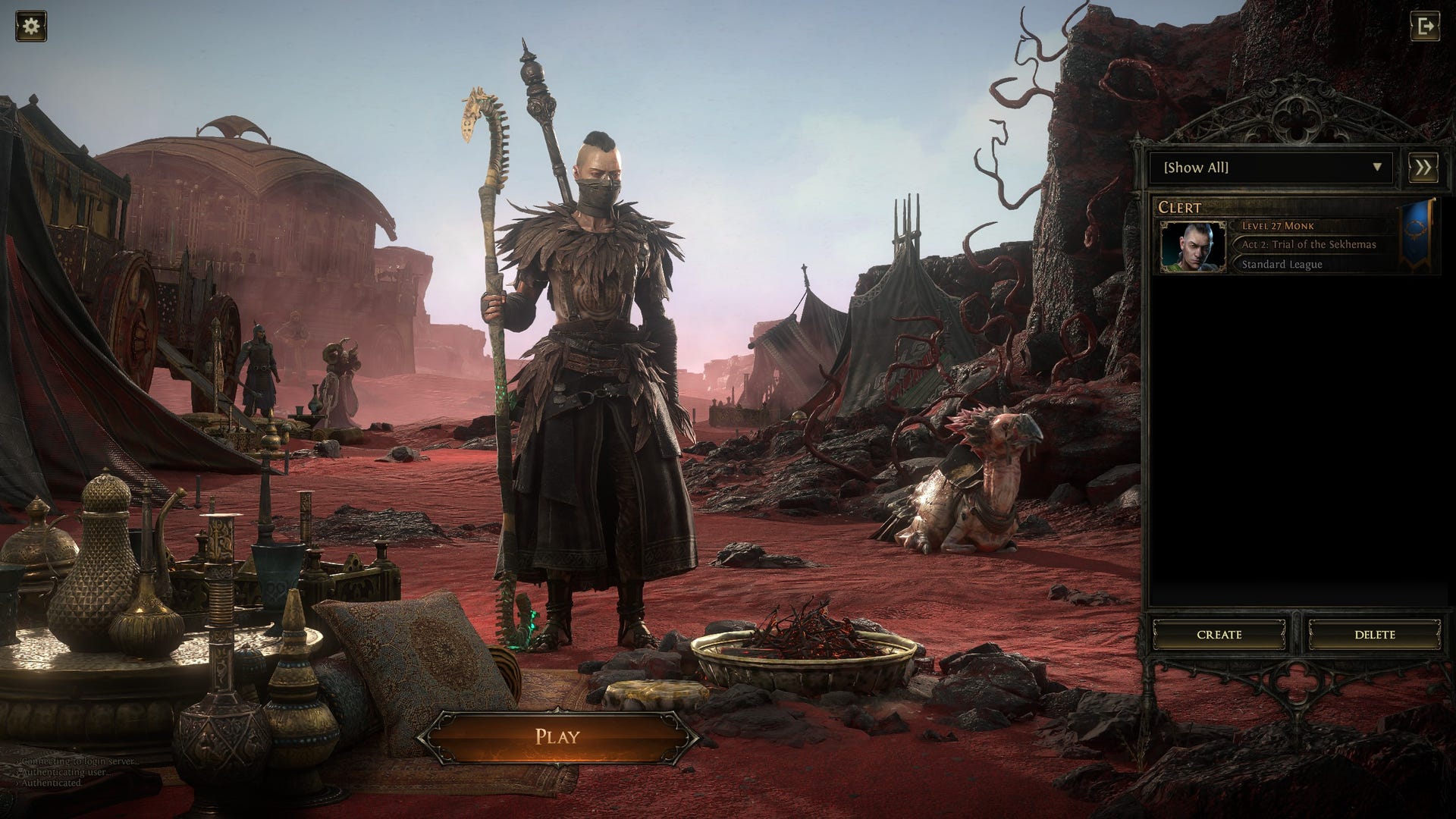Create a new character
1456x819 pixels.
pos(1219,634)
